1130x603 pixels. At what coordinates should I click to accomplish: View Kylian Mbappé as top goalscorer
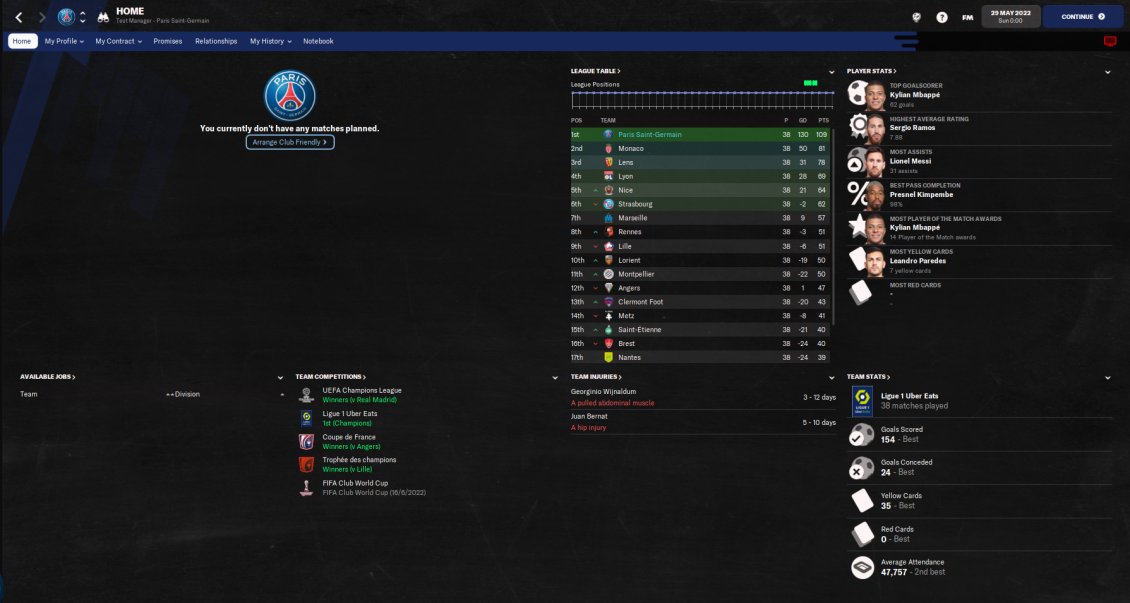(x=914, y=95)
